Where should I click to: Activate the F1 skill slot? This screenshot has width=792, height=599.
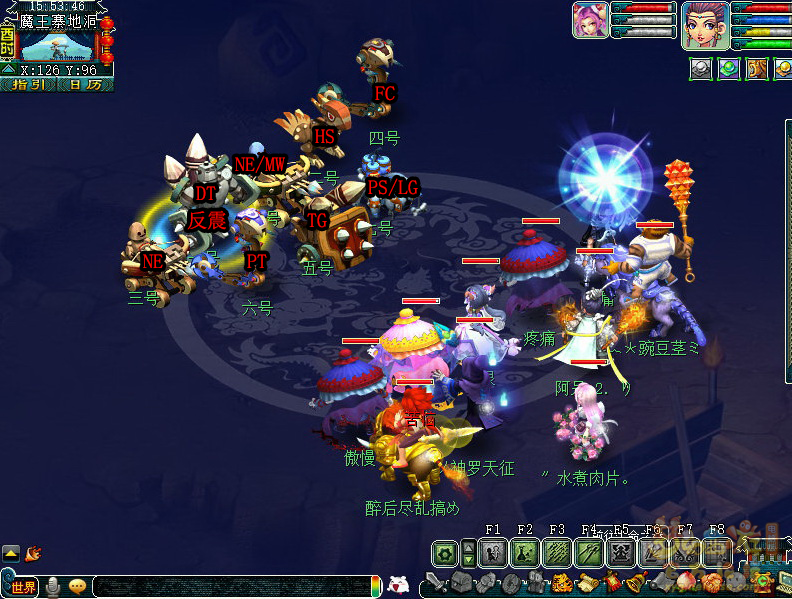(x=492, y=553)
